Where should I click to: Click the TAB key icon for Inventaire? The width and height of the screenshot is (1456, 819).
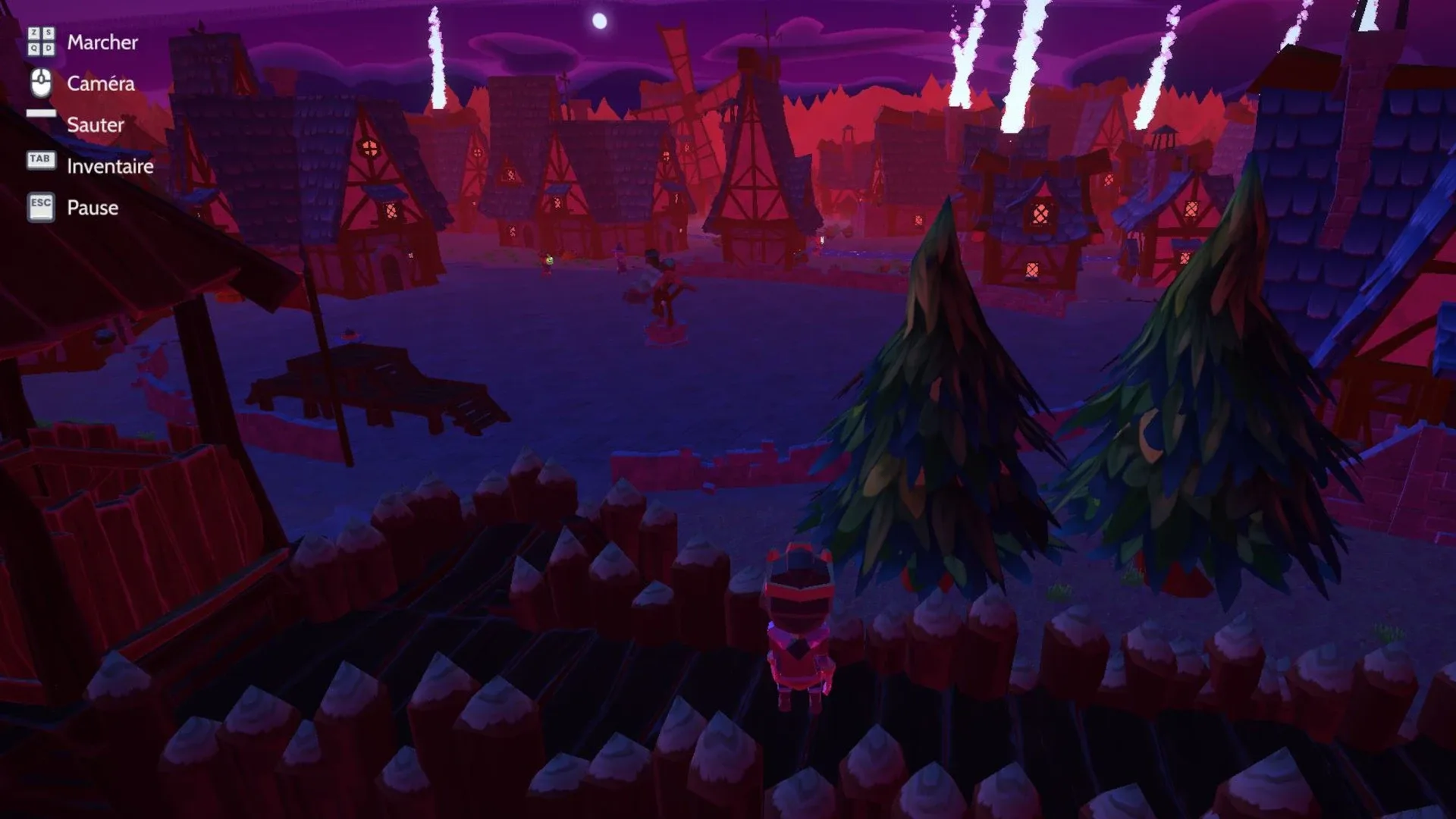pos(41,159)
